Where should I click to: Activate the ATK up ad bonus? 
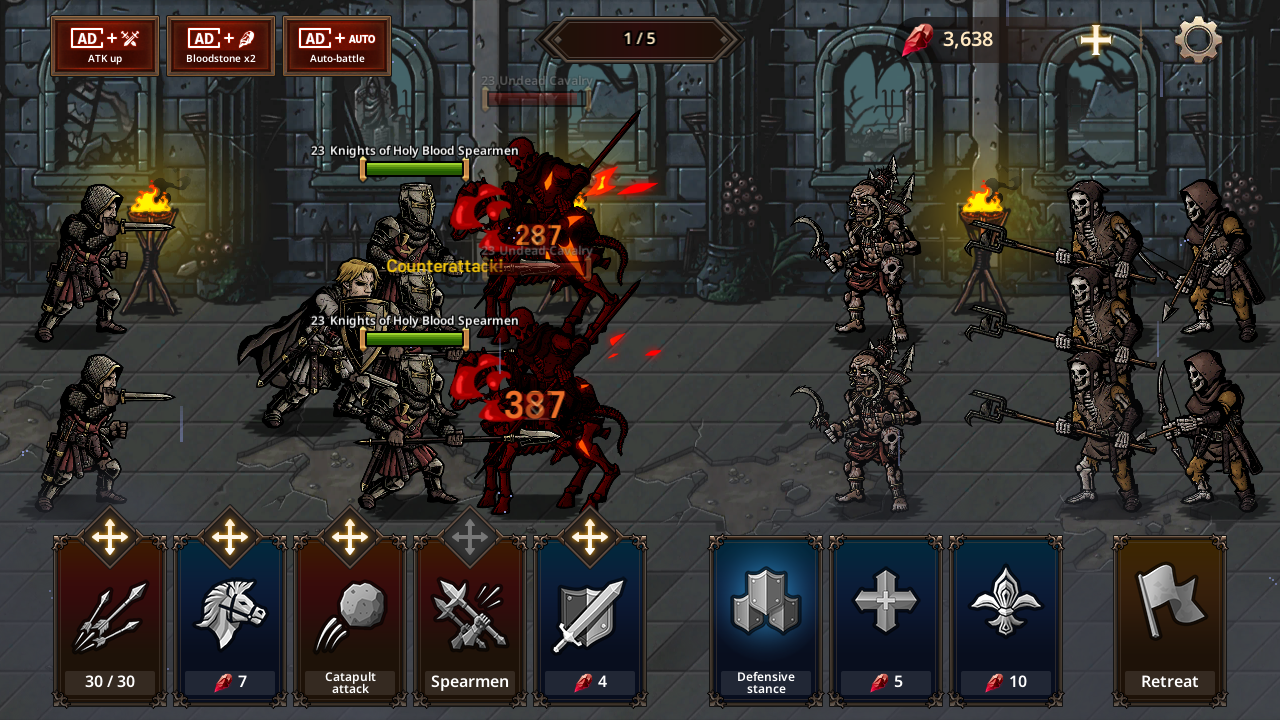coord(105,46)
